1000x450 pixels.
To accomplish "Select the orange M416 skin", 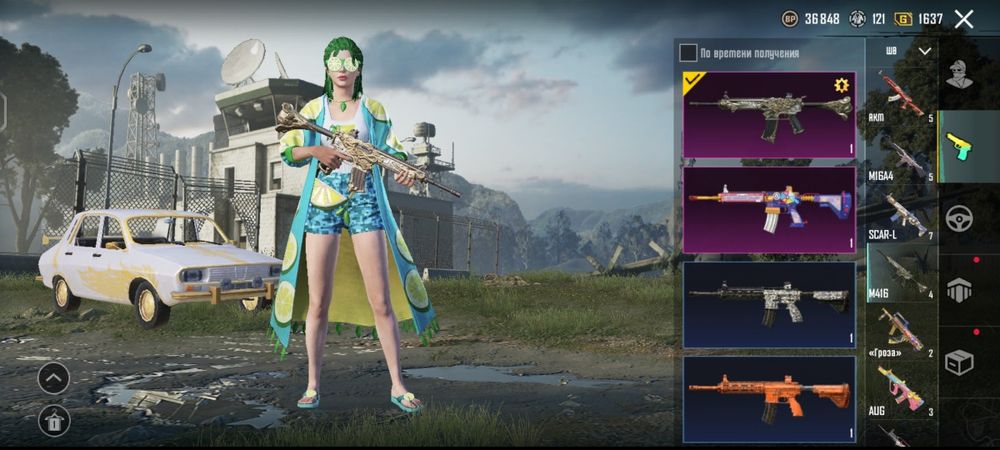I will pos(768,399).
